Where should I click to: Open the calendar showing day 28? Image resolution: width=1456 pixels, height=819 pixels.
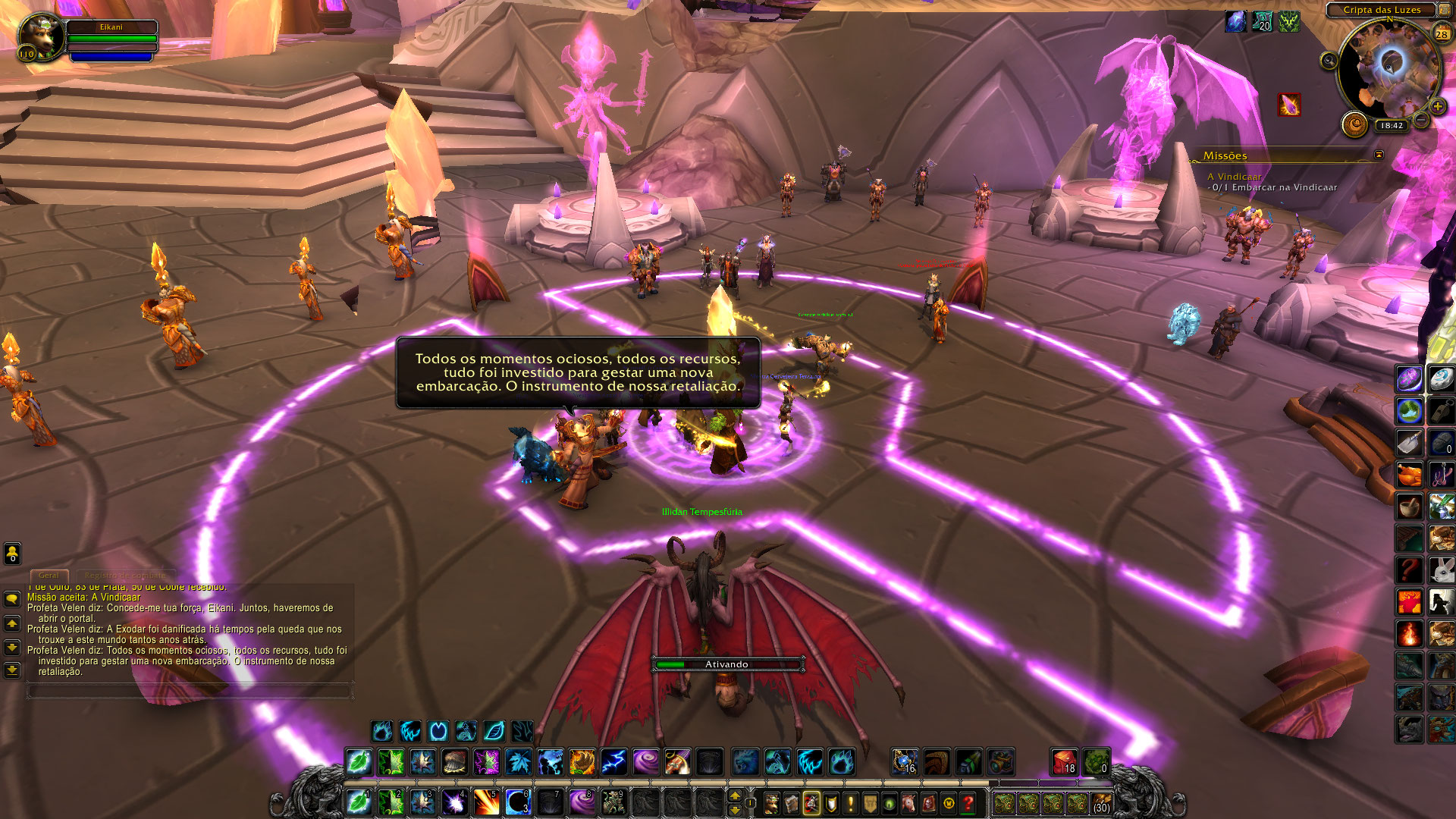[x=1442, y=33]
